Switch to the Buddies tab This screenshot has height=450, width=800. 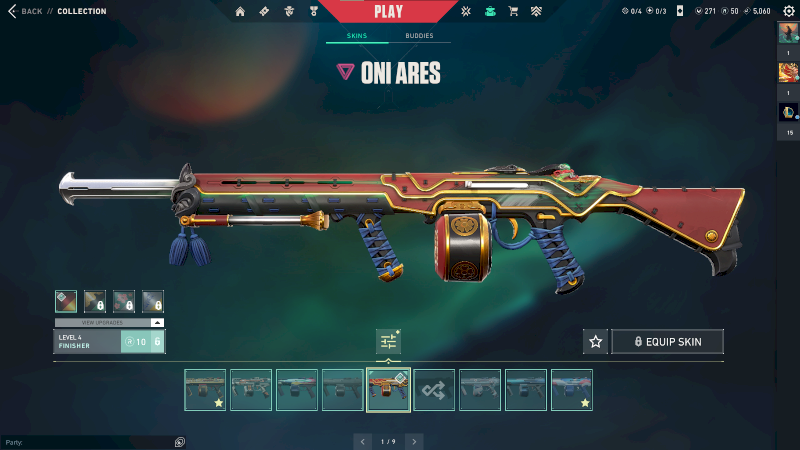[419, 36]
